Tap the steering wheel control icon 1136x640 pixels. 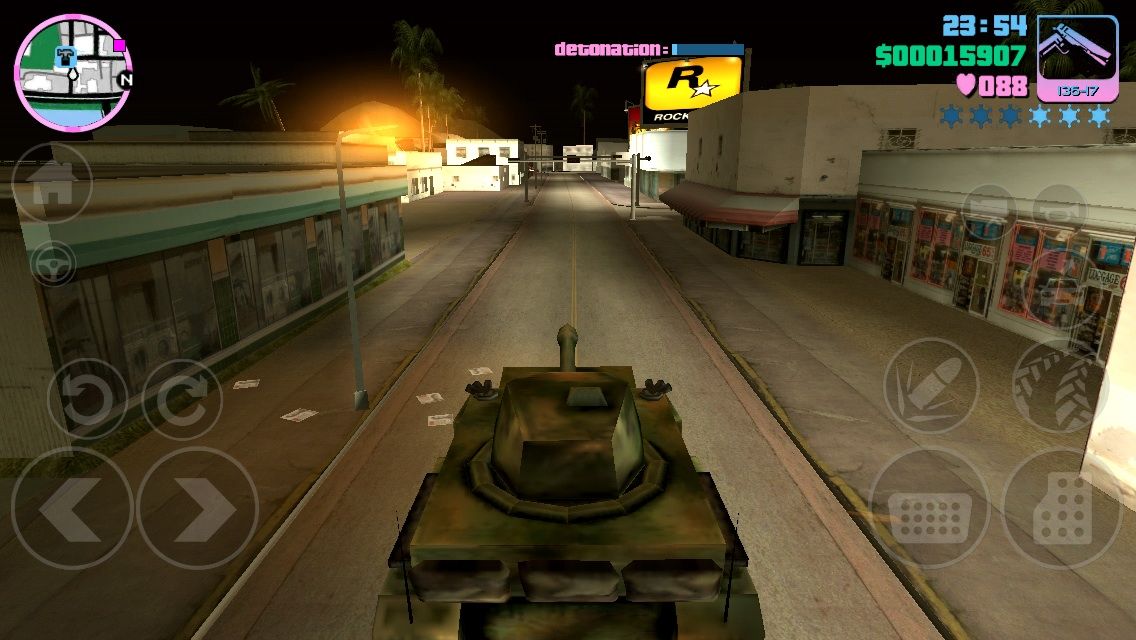pos(53,264)
